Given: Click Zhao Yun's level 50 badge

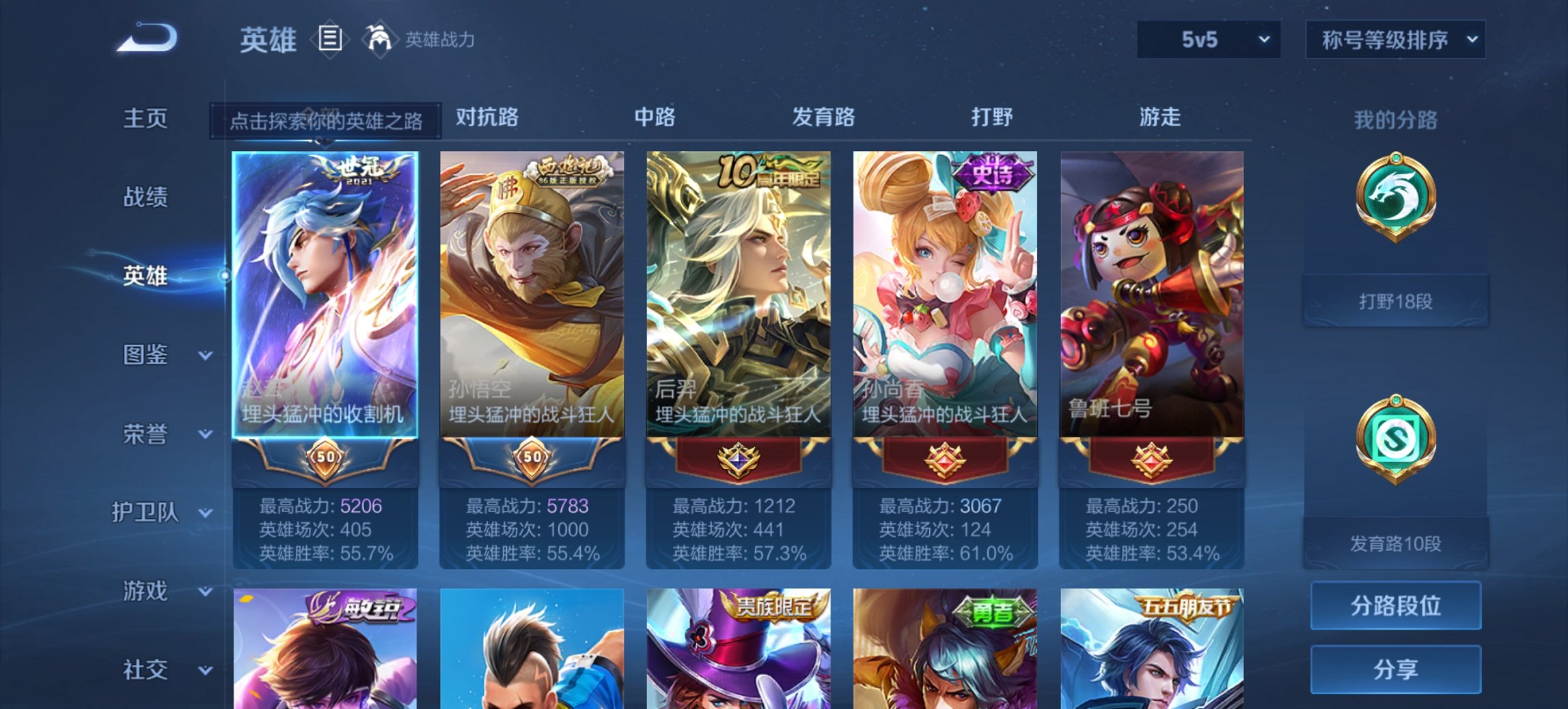Looking at the screenshot, I should [326, 459].
